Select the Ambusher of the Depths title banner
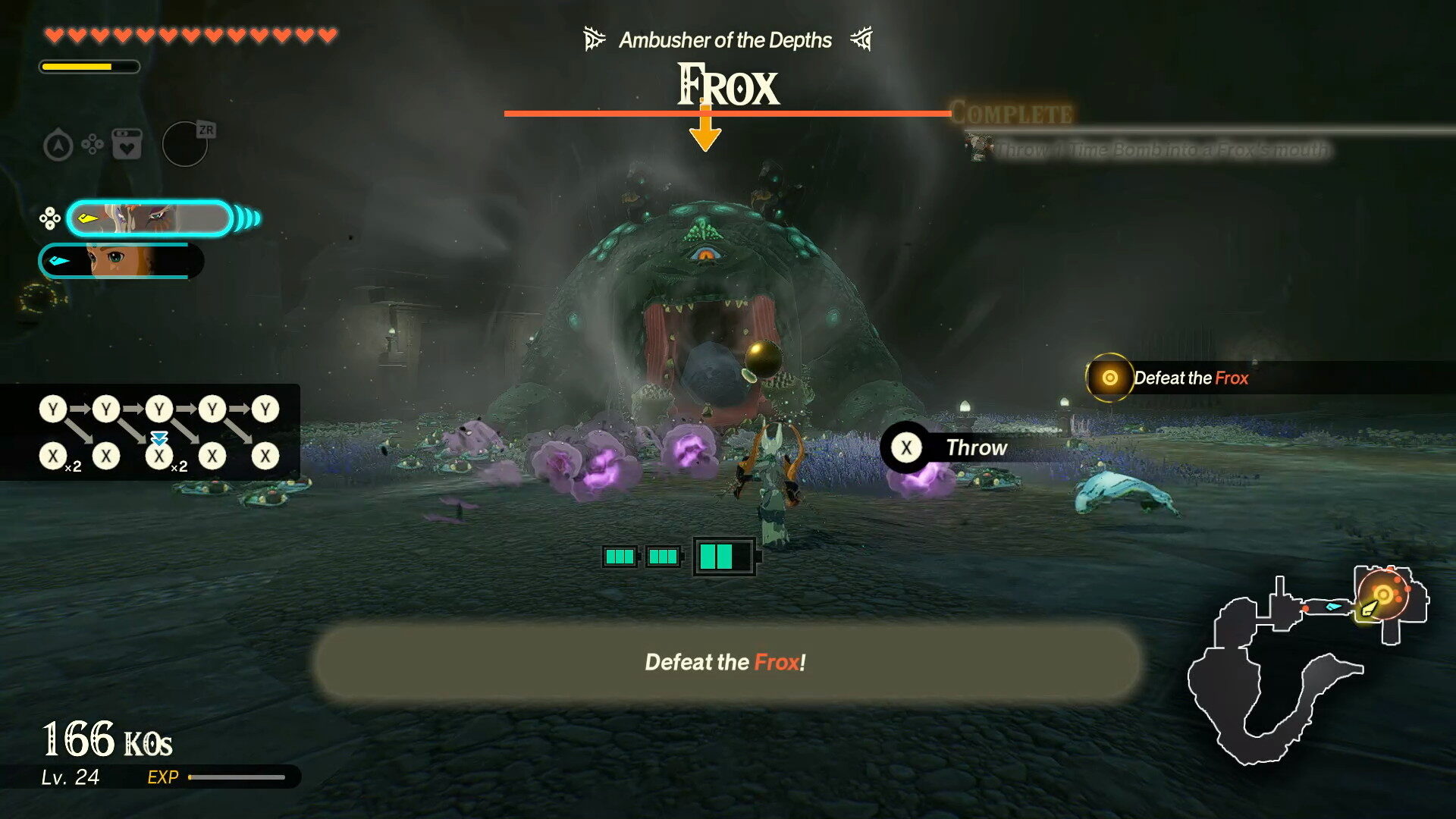The width and height of the screenshot is (1456, 819). click(725, 39)
